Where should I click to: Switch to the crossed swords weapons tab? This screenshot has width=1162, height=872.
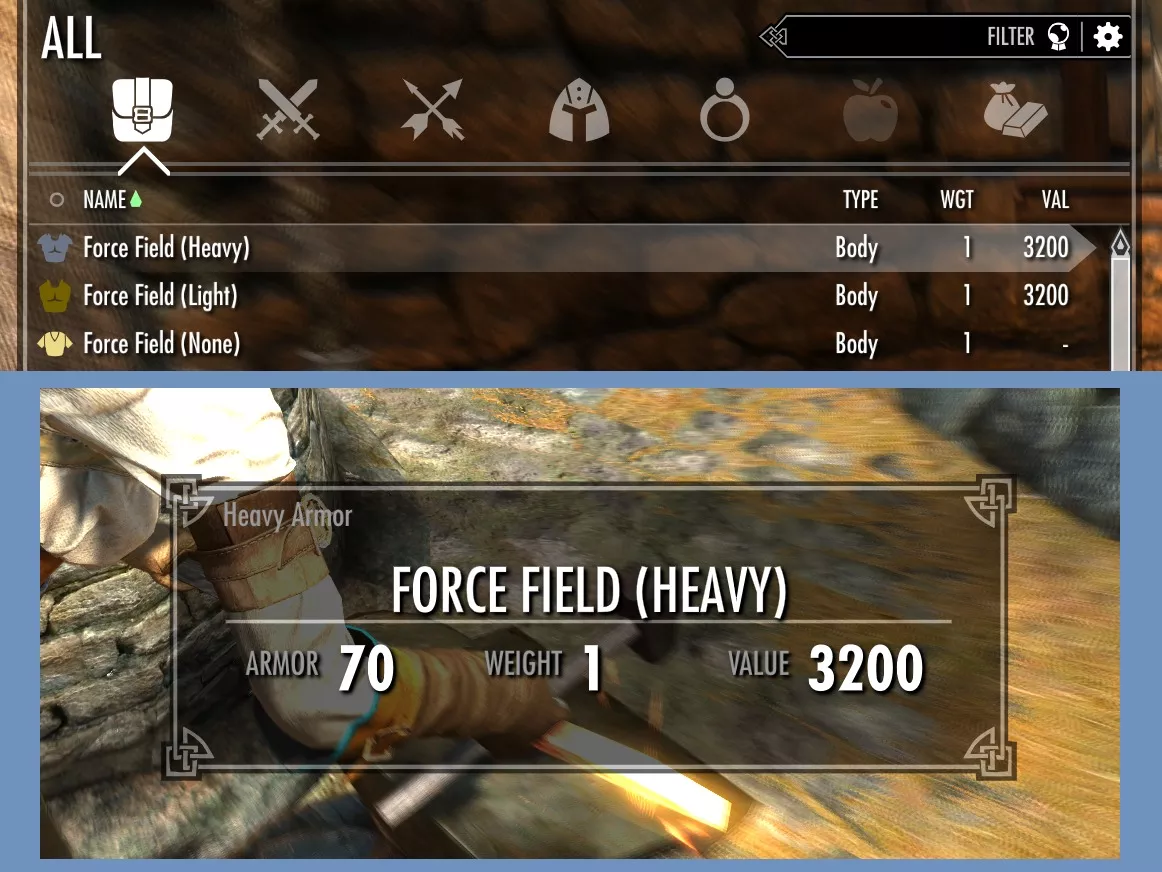(288, 110)
